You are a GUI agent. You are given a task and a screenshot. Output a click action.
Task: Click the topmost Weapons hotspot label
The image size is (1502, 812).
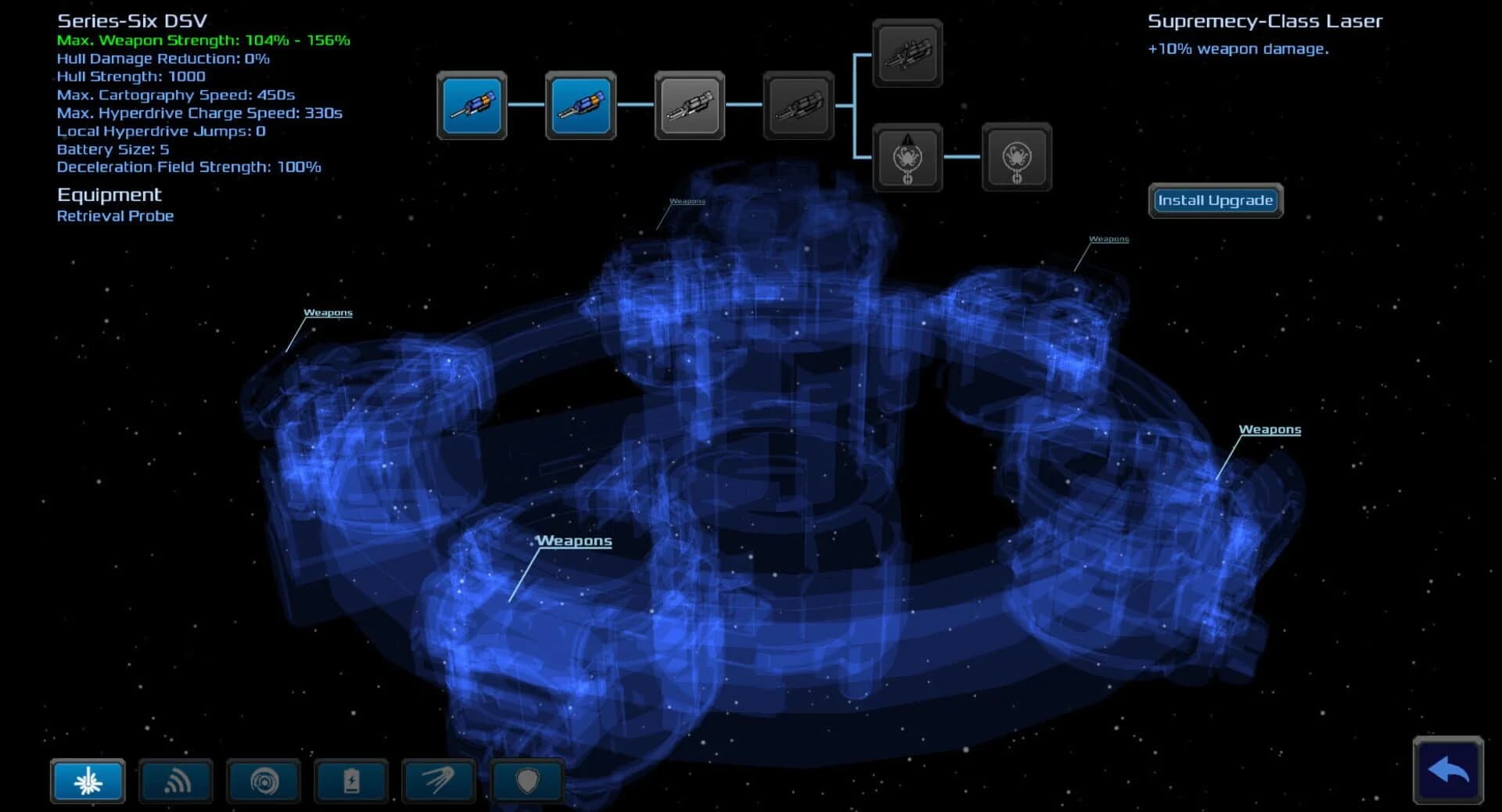(688, 199)
